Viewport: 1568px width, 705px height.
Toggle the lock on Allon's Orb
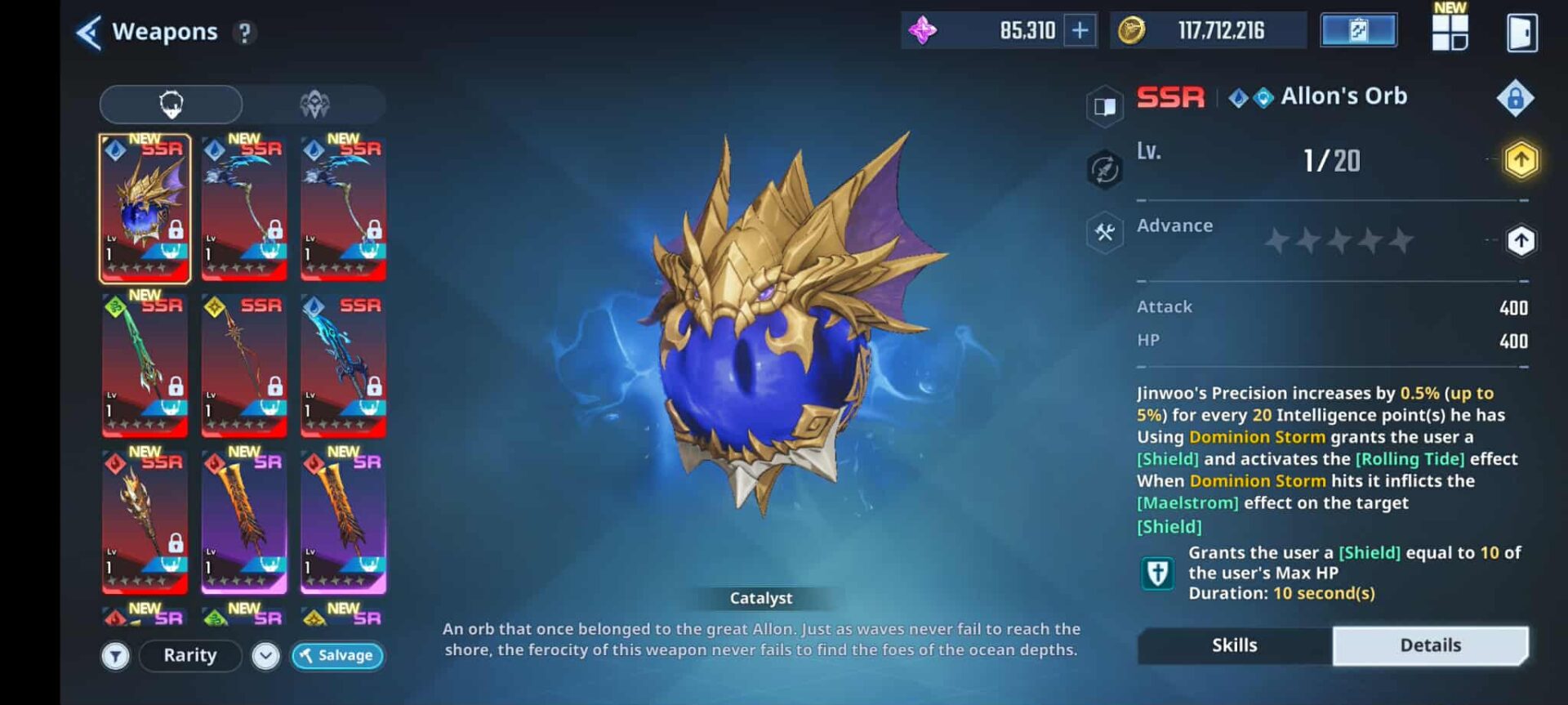[1515, 98]
